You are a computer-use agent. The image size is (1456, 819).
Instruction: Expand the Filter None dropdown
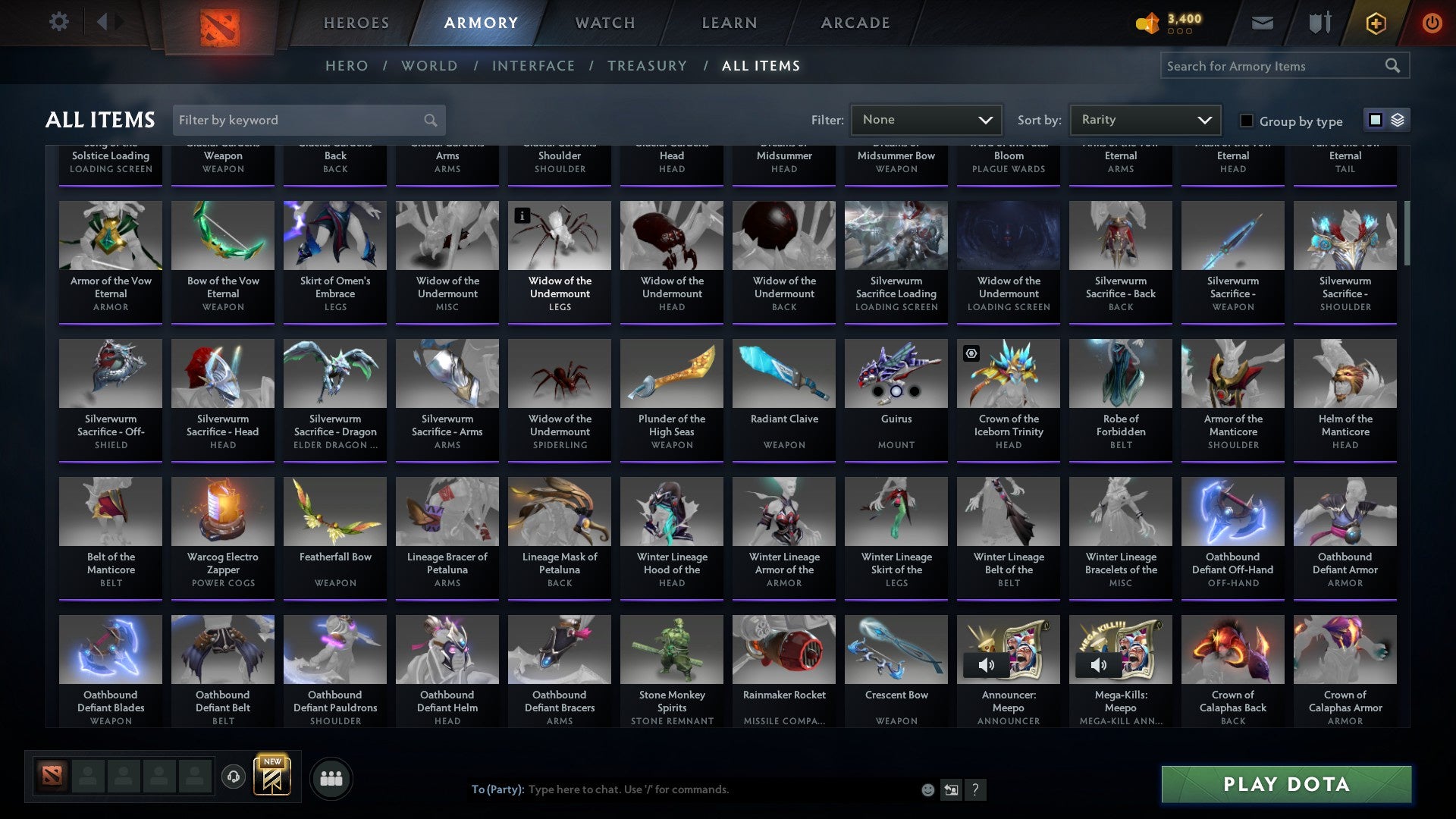926,119
